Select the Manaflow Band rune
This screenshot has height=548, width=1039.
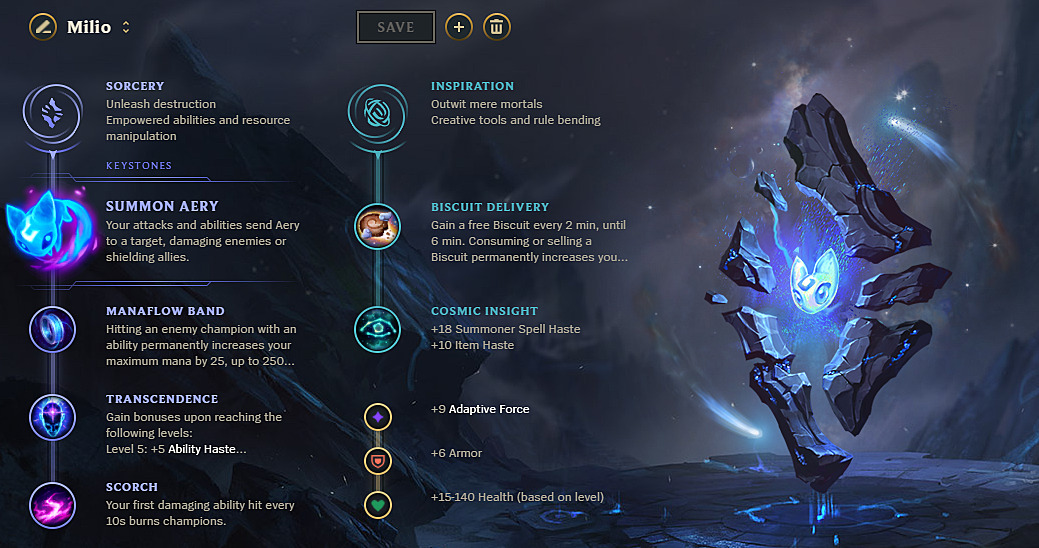(51, 329)
